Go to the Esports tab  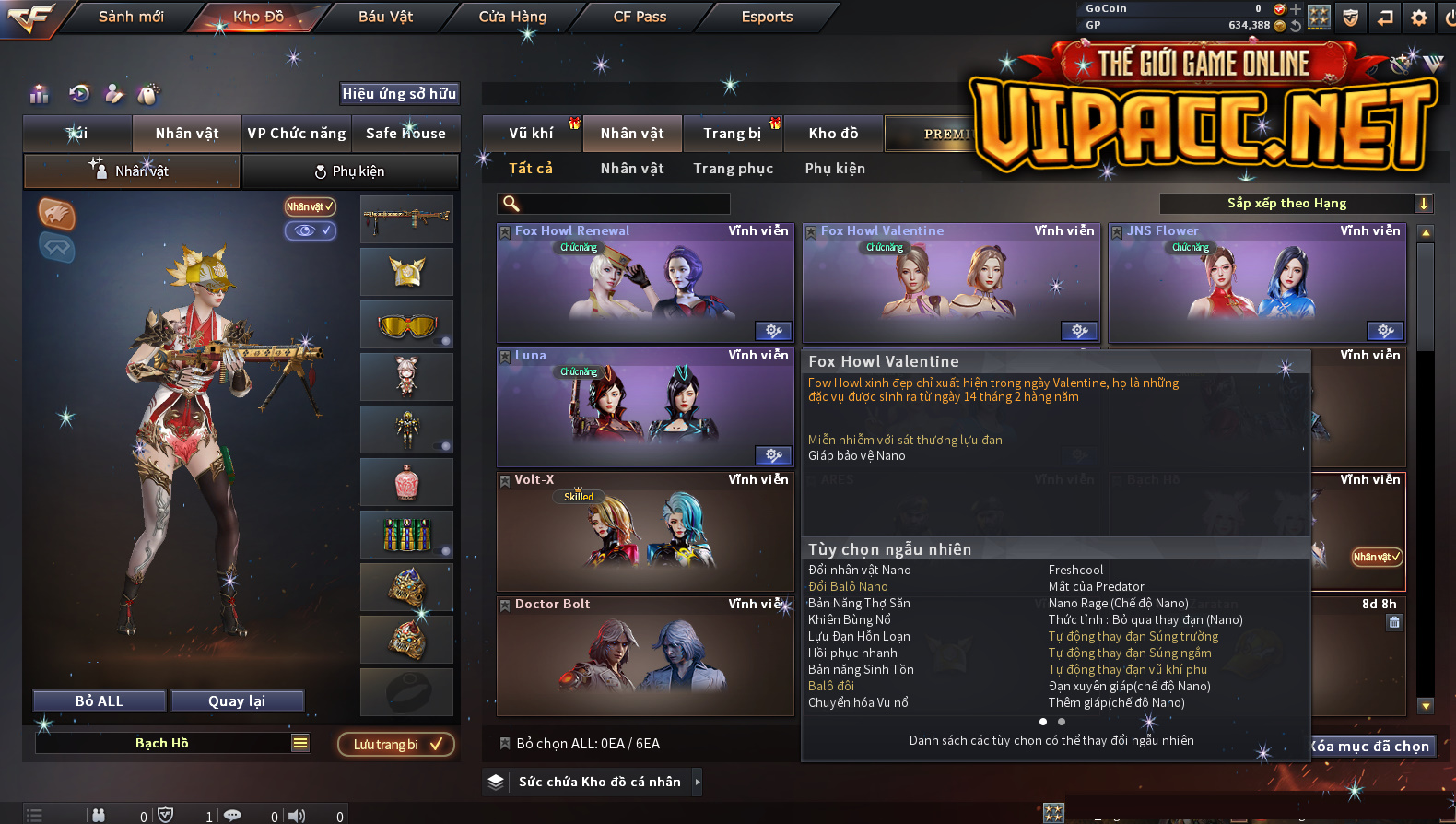(767, 17)
